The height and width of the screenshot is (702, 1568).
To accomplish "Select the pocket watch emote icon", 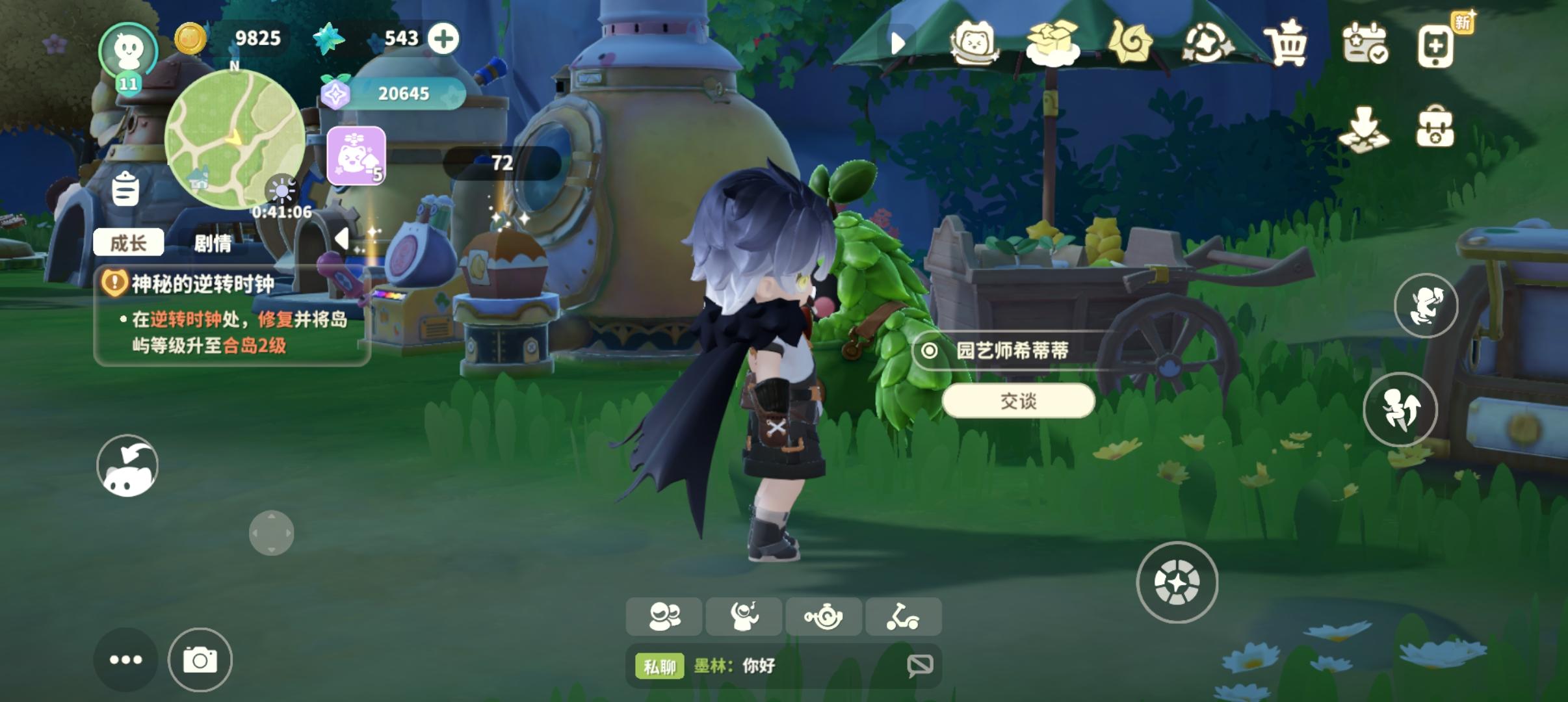I will (x=825, y=616).
